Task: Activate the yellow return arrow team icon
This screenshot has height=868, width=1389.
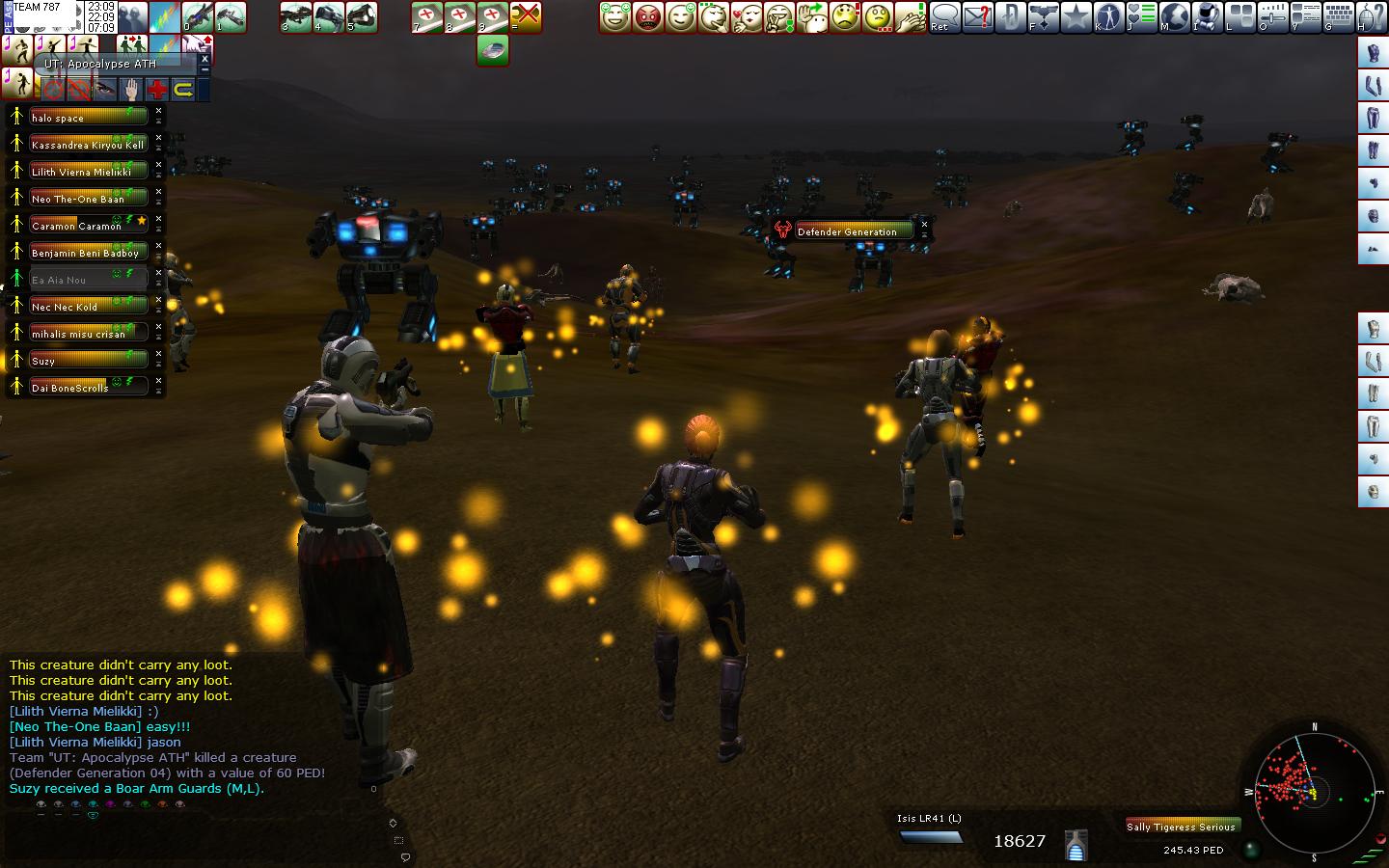Action: (x=182, y=91)
